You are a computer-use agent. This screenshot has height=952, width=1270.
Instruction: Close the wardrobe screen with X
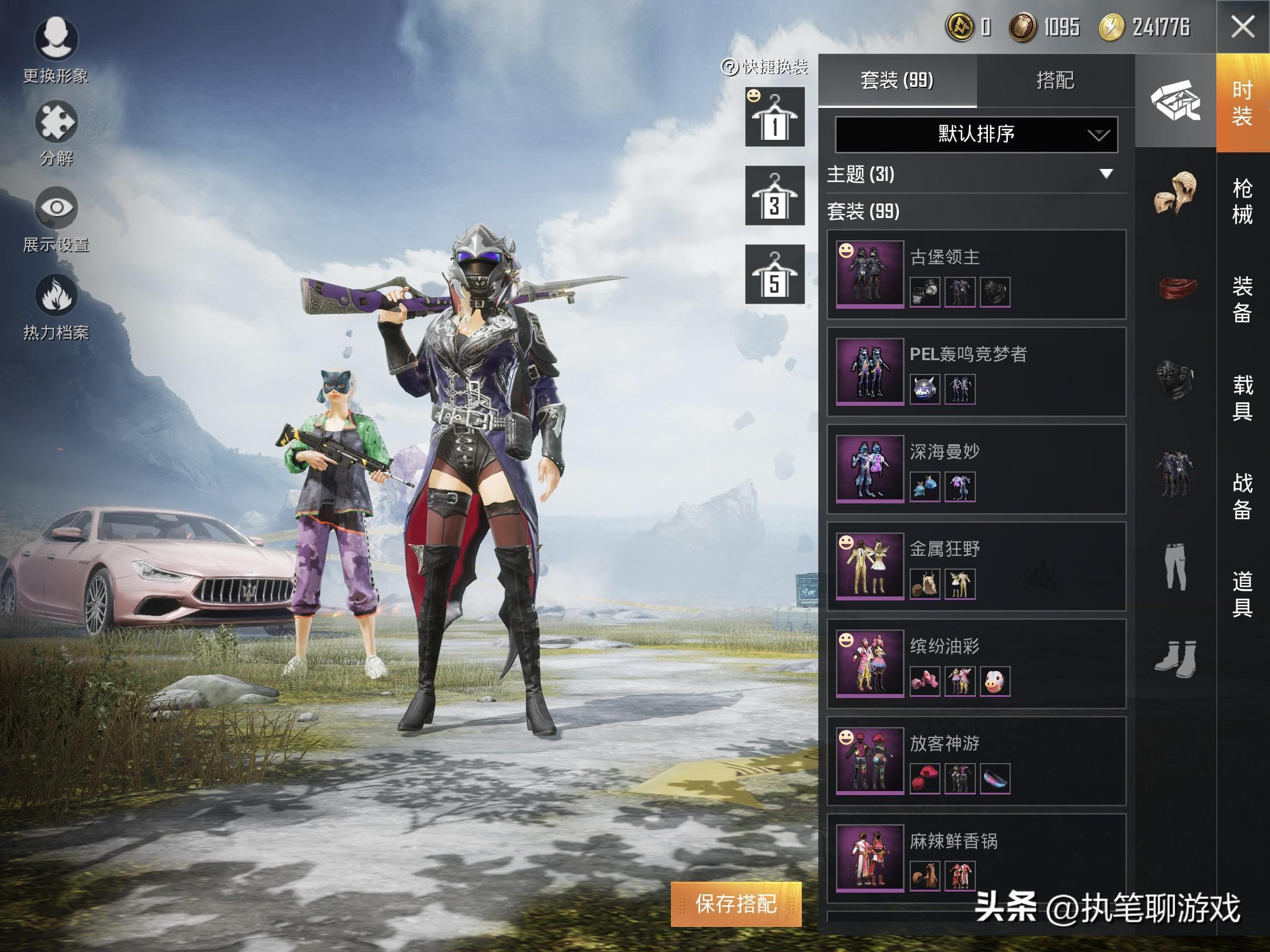click(1243, 27)
